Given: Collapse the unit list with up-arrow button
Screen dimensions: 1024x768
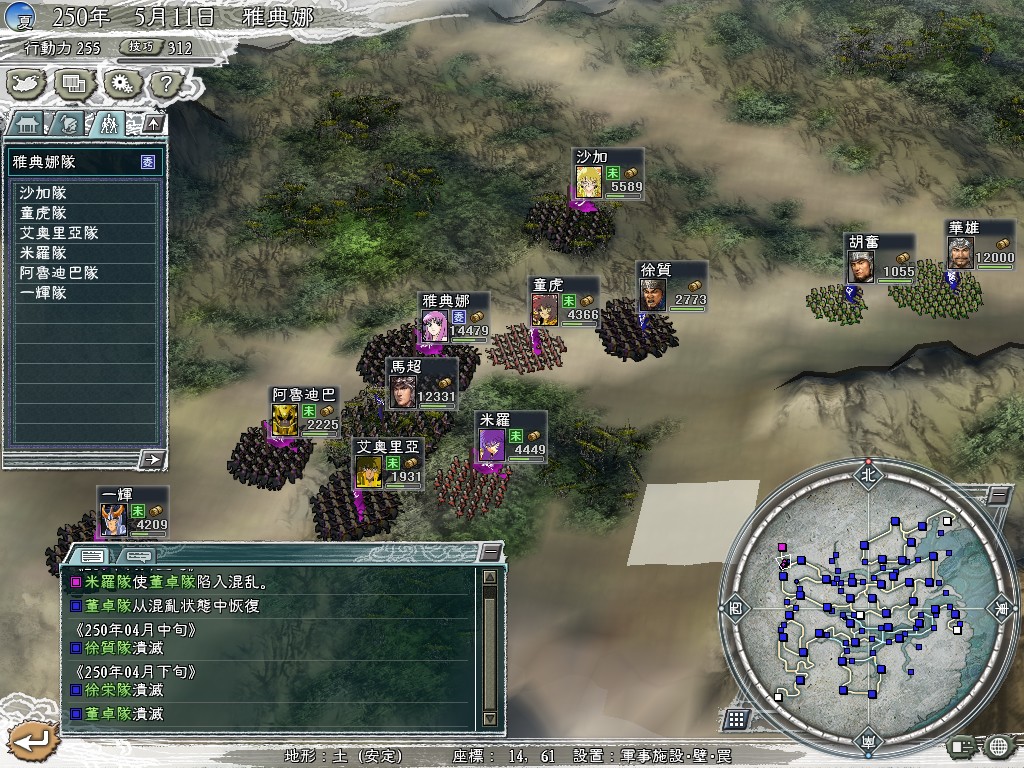Looking at the screenshot, I should coord(153,123).
